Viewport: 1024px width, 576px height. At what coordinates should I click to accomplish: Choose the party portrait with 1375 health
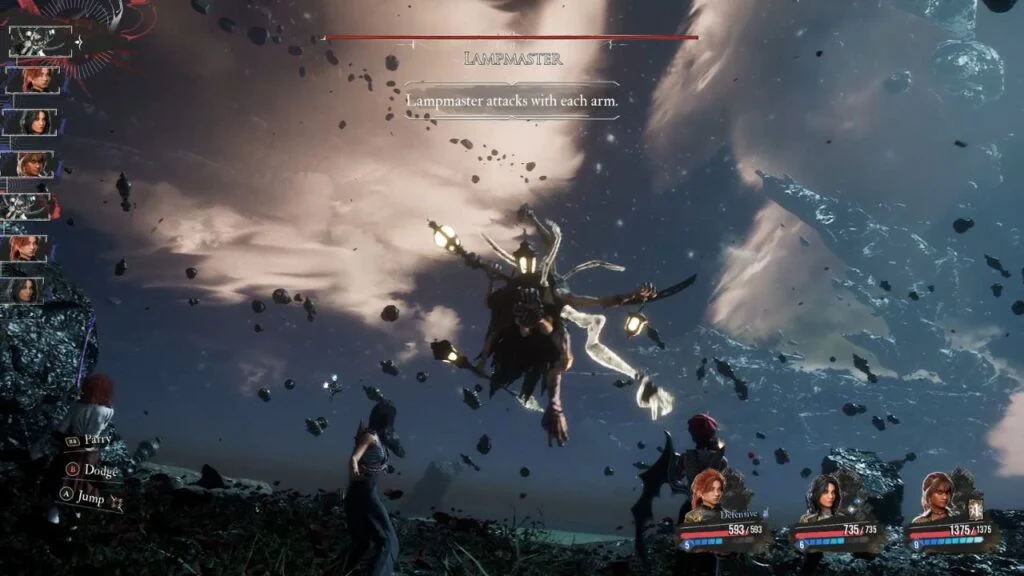(x=938, y=492)
